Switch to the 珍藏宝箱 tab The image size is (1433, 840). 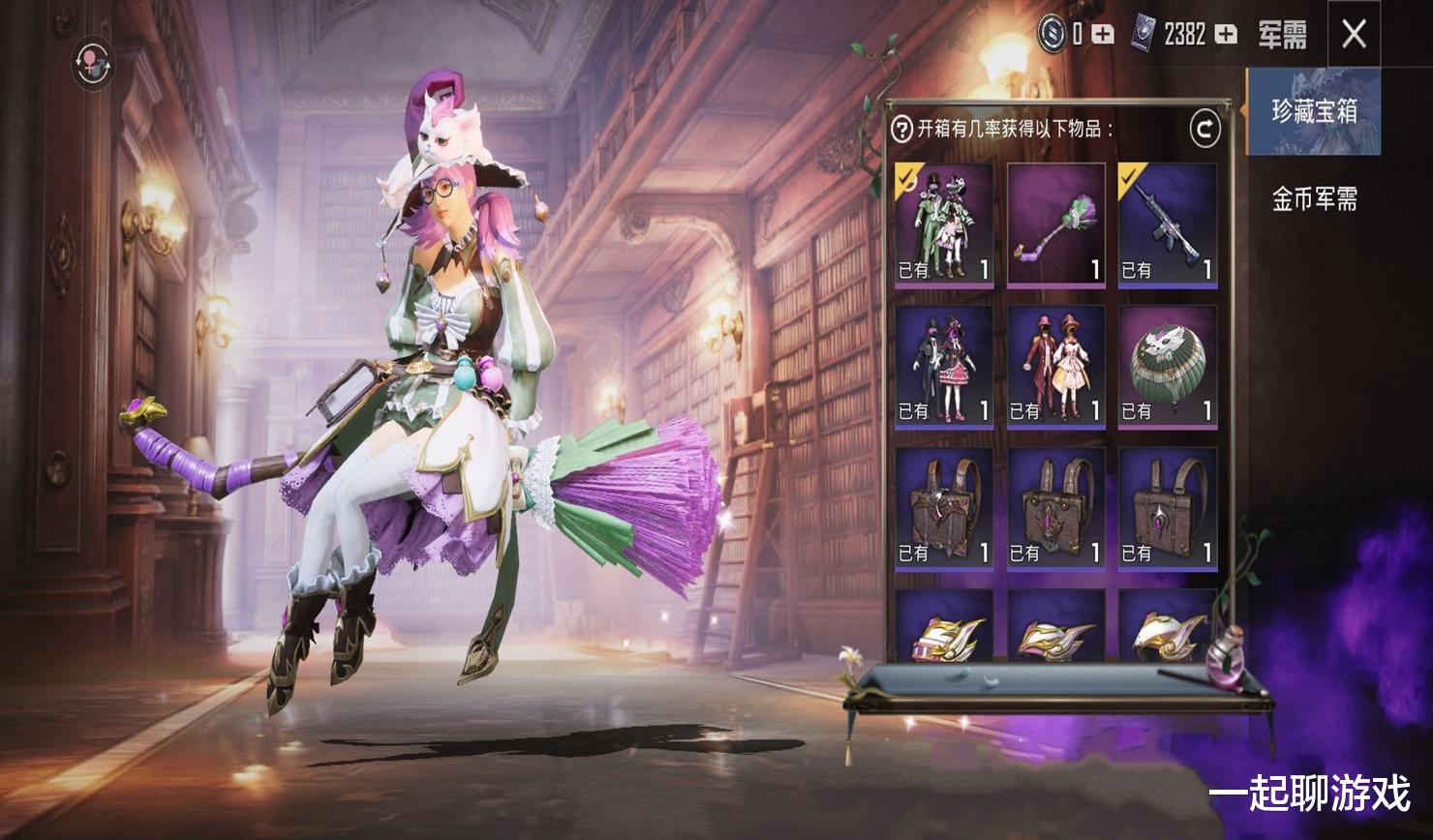click(1314, 112)
